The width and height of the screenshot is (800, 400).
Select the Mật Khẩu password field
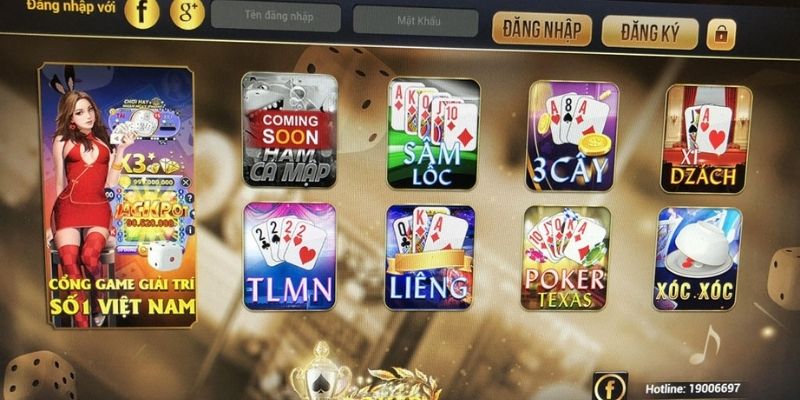[x=414, y=20]
